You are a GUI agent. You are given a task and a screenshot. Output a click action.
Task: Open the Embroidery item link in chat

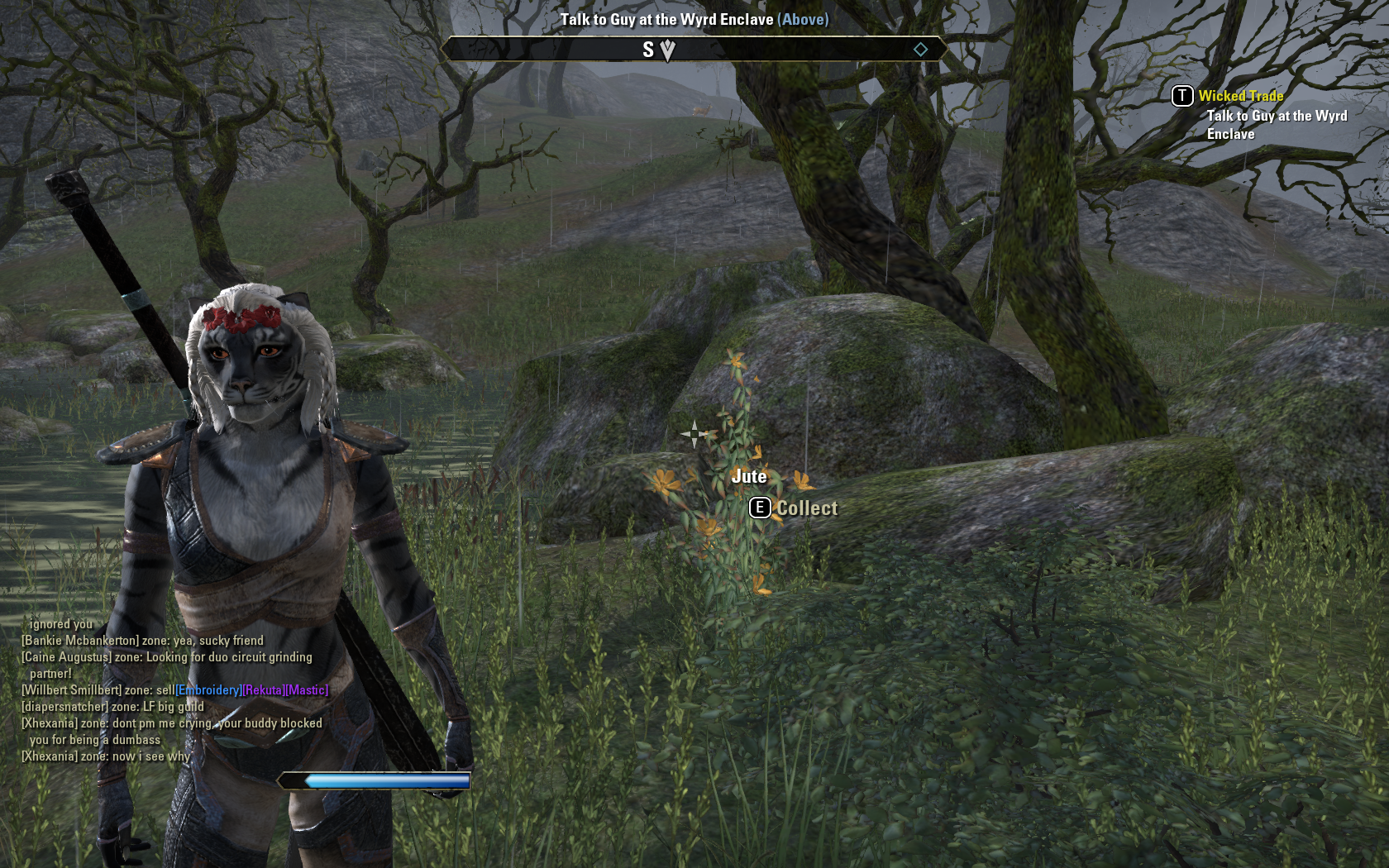[x=208, y=690]
